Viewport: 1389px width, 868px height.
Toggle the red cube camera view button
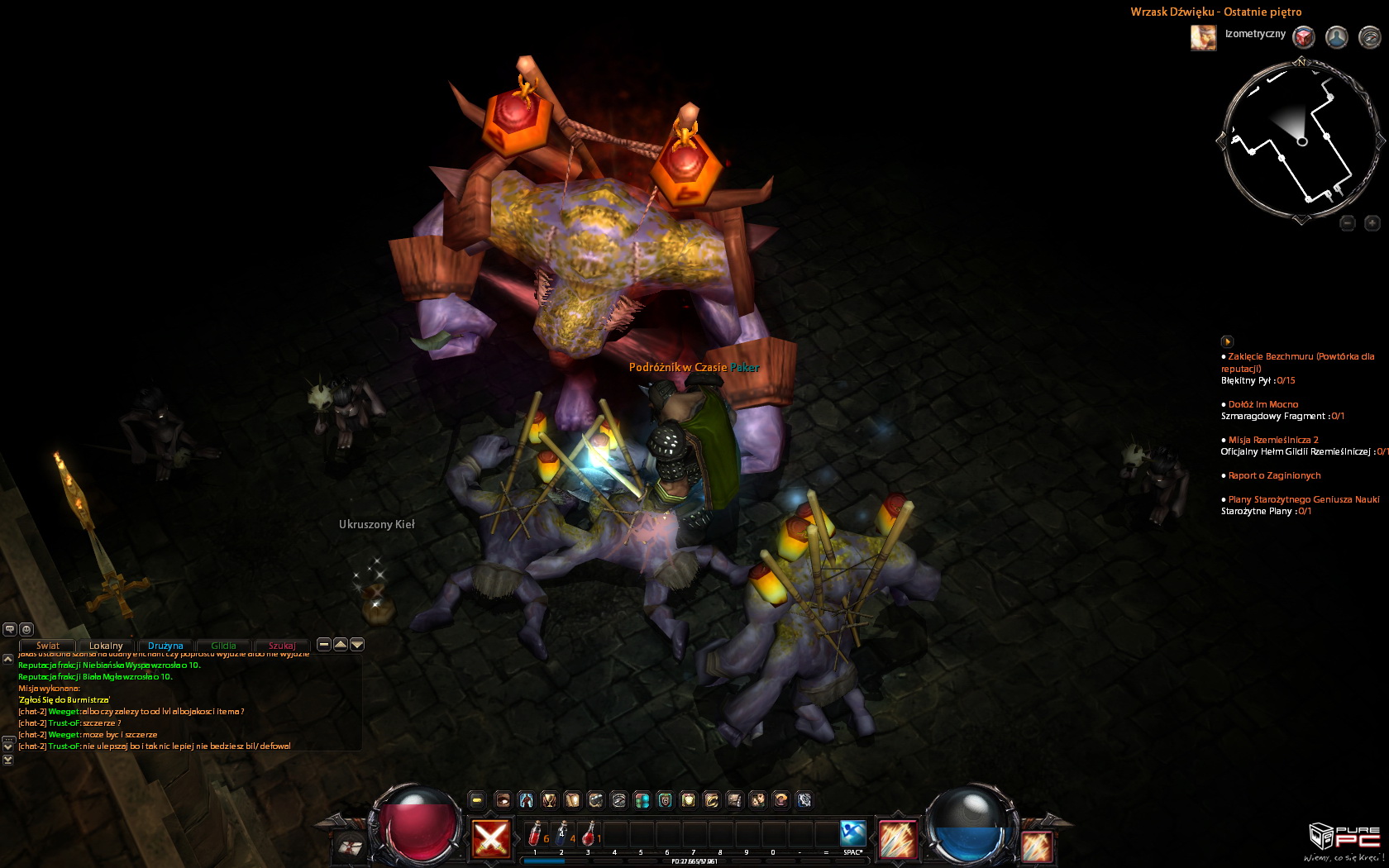click(x=1304, y=37)
